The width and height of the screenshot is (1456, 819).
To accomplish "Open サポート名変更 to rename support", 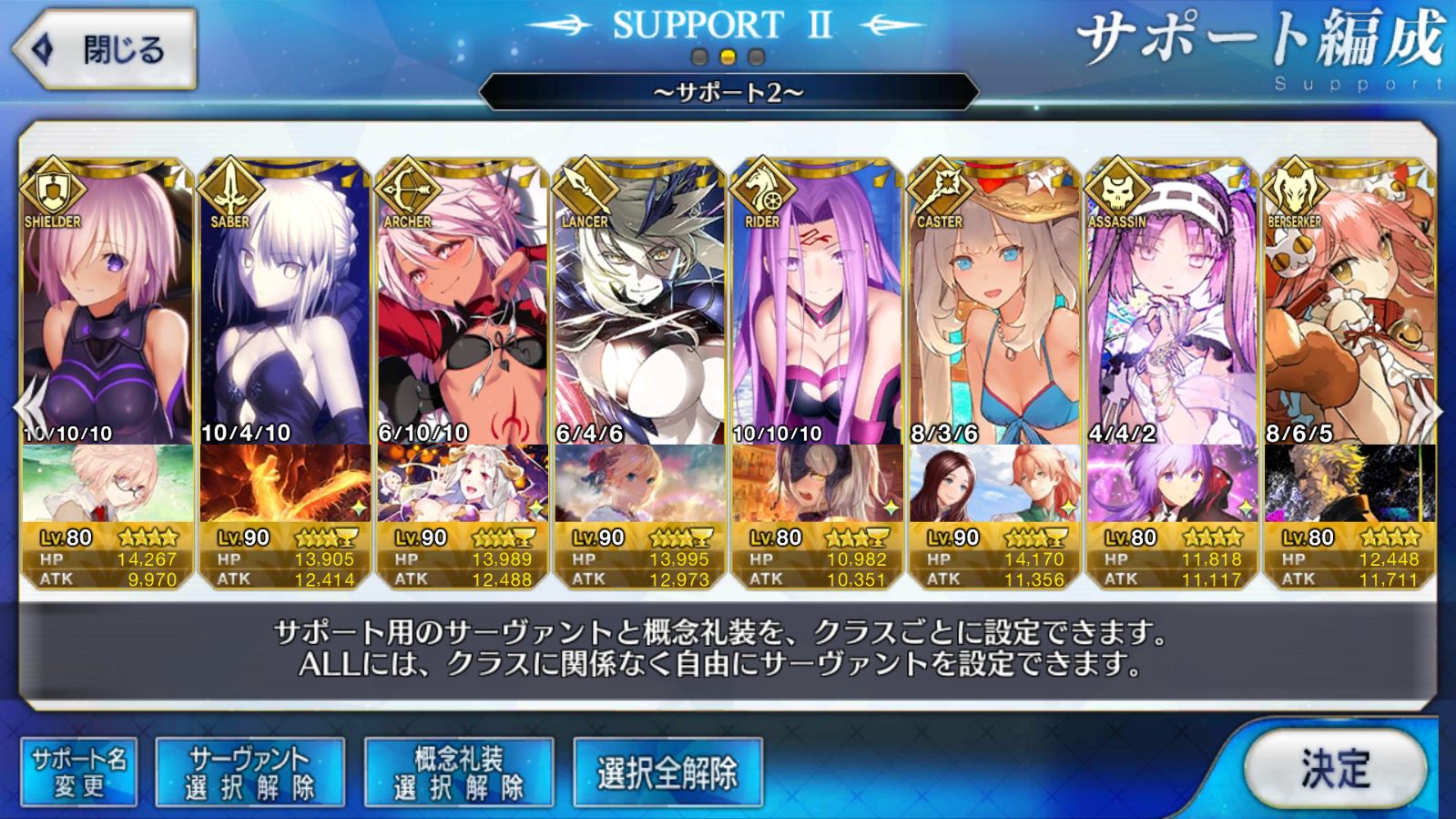I will 79,772.
